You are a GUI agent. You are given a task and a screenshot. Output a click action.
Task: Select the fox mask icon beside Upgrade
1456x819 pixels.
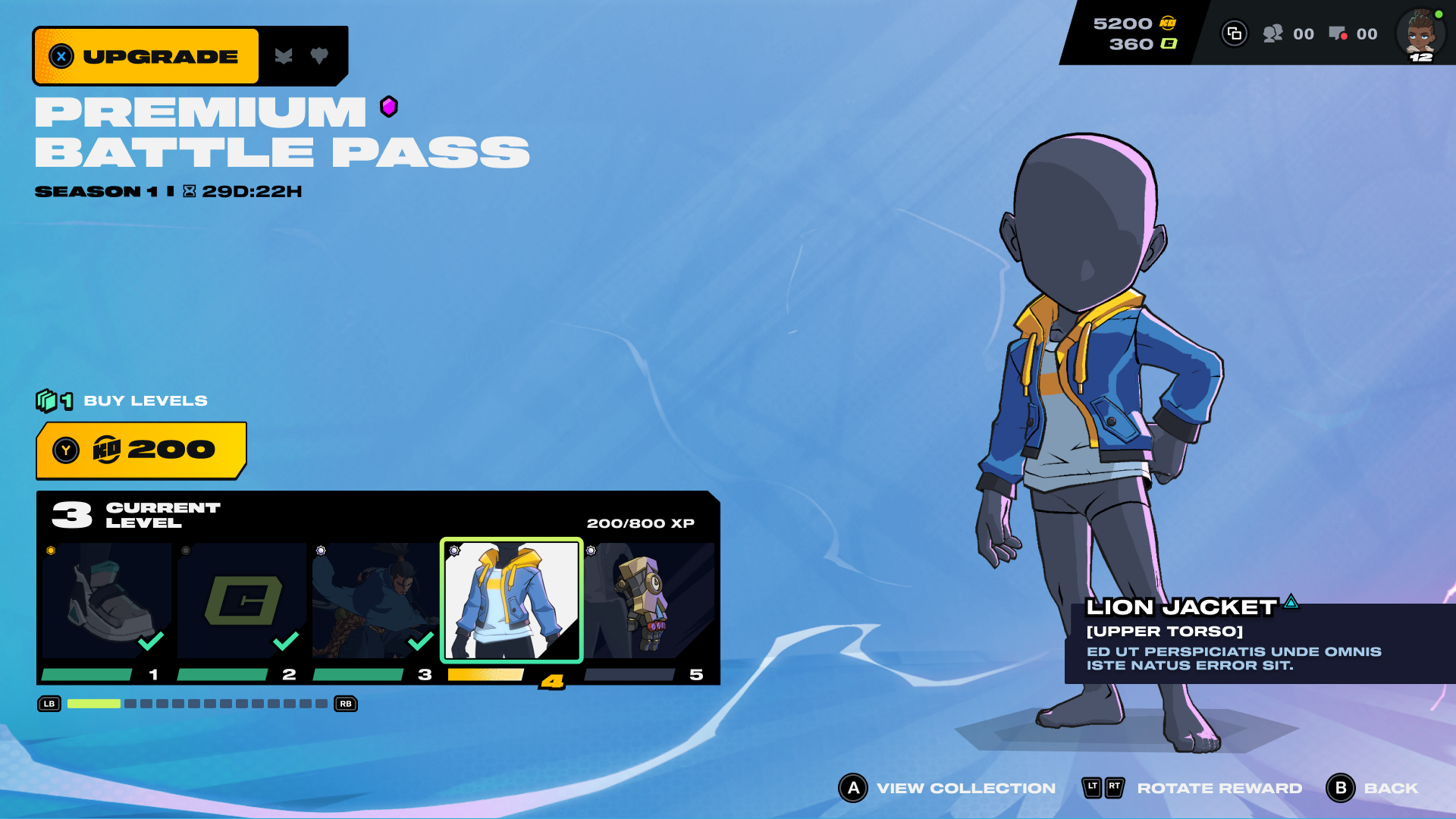click(x=284, y=56)
